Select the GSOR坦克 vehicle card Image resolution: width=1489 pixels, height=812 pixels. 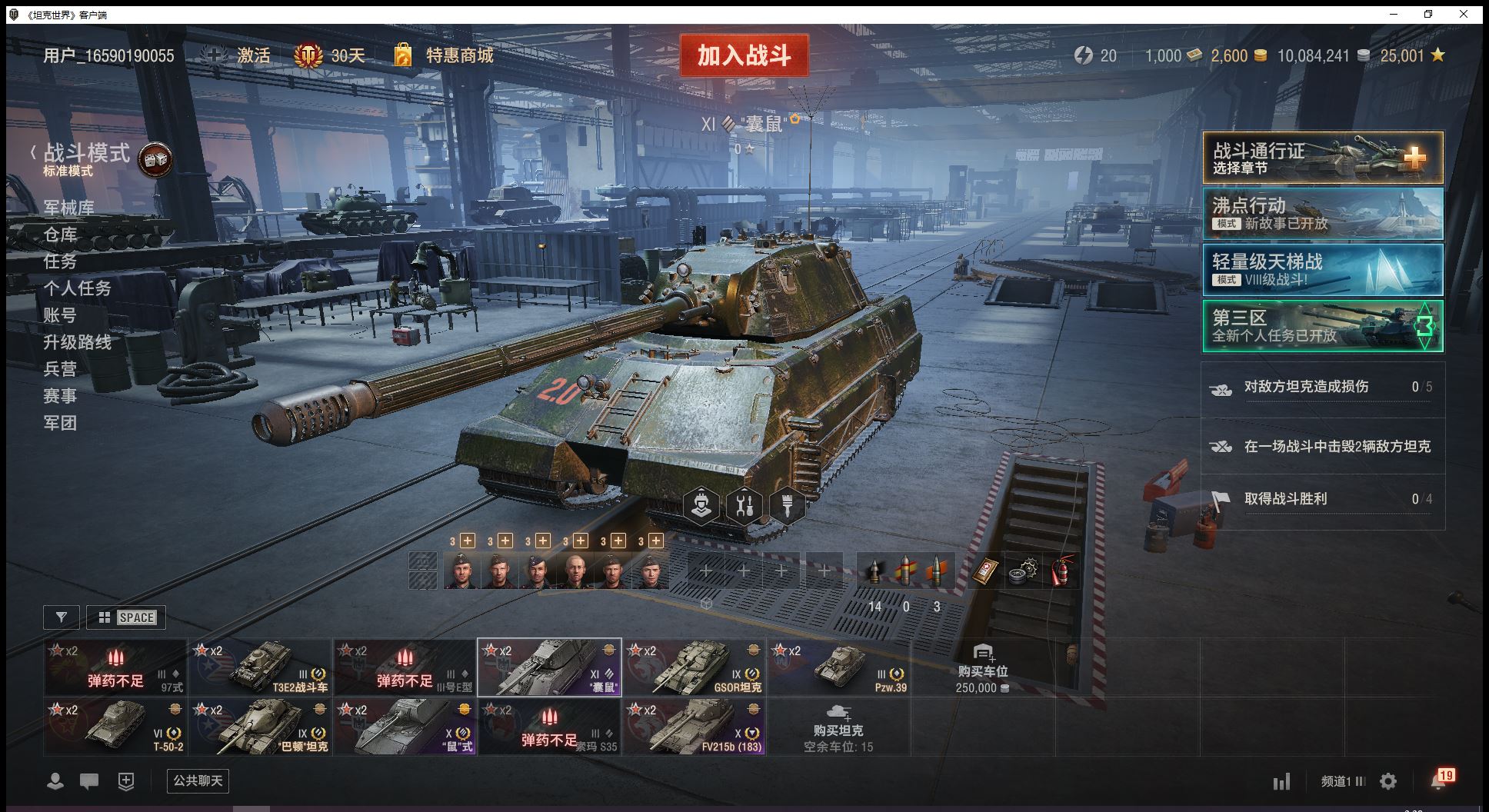pos(695,667)
